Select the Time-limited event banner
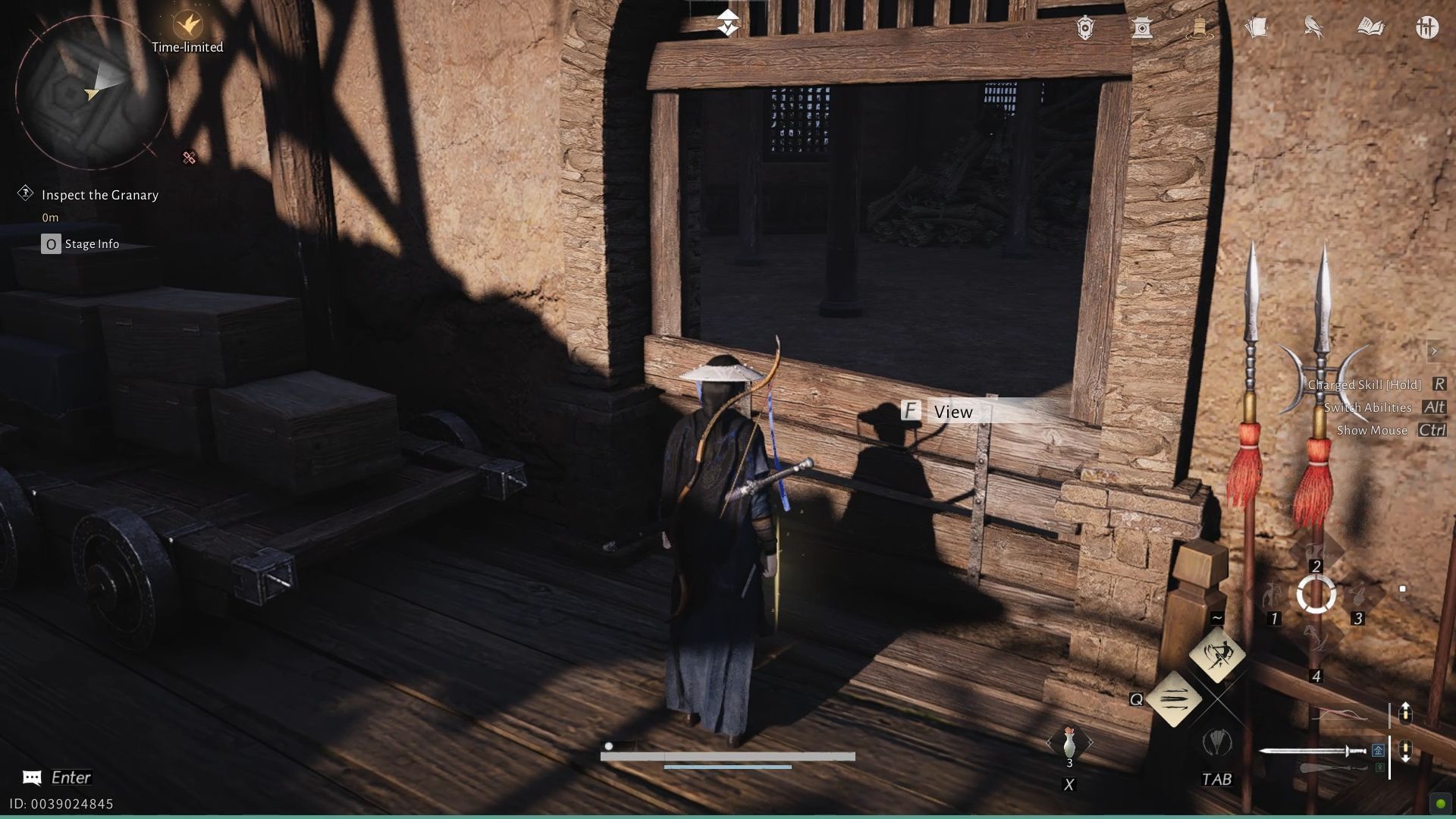This screenshot has height=819, width=1456. click(187, 32)
